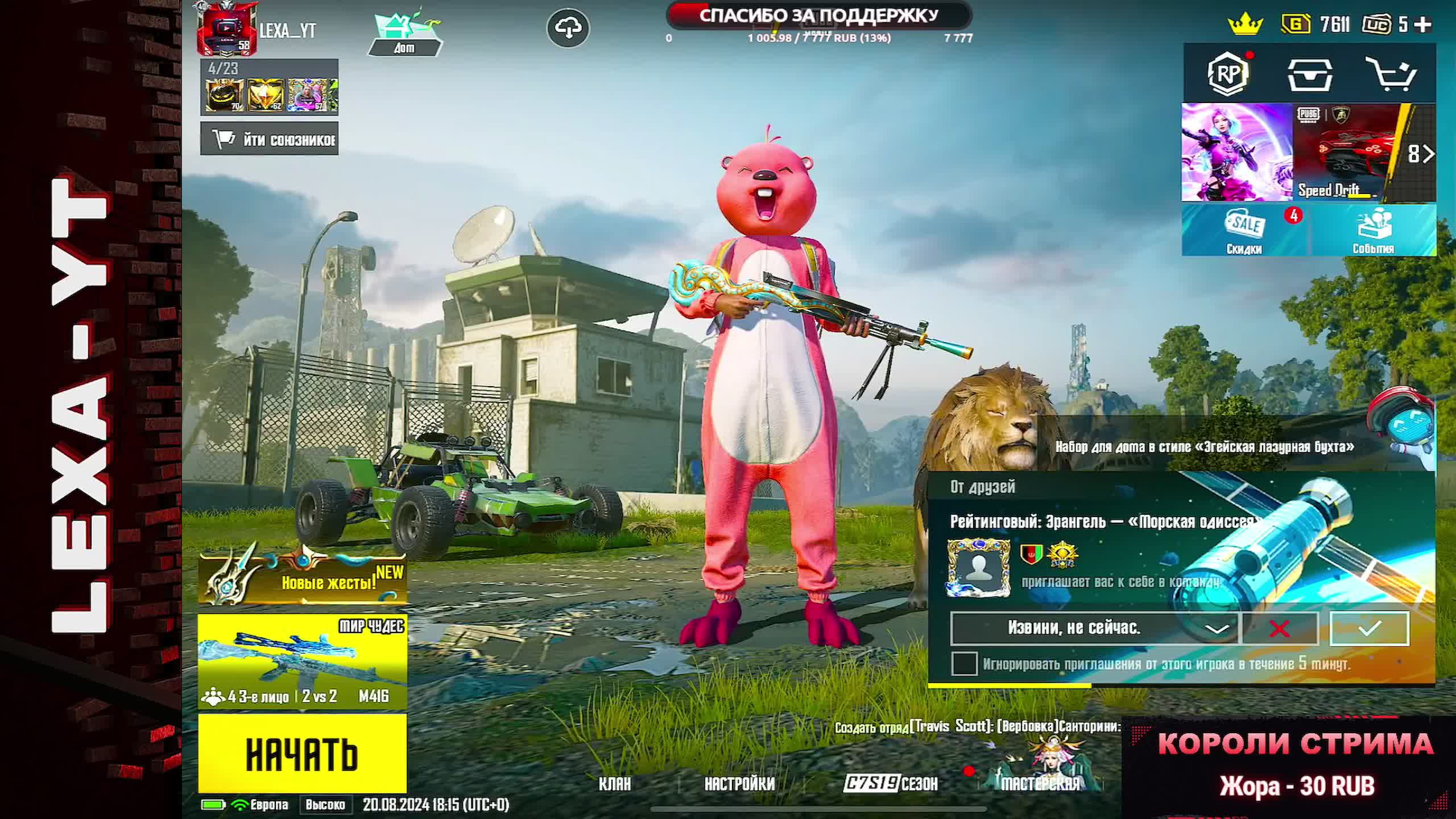Open the C7S19 Сезон page
The width and height of the screenshot is (1456, 819).
[x=891, y=784]
